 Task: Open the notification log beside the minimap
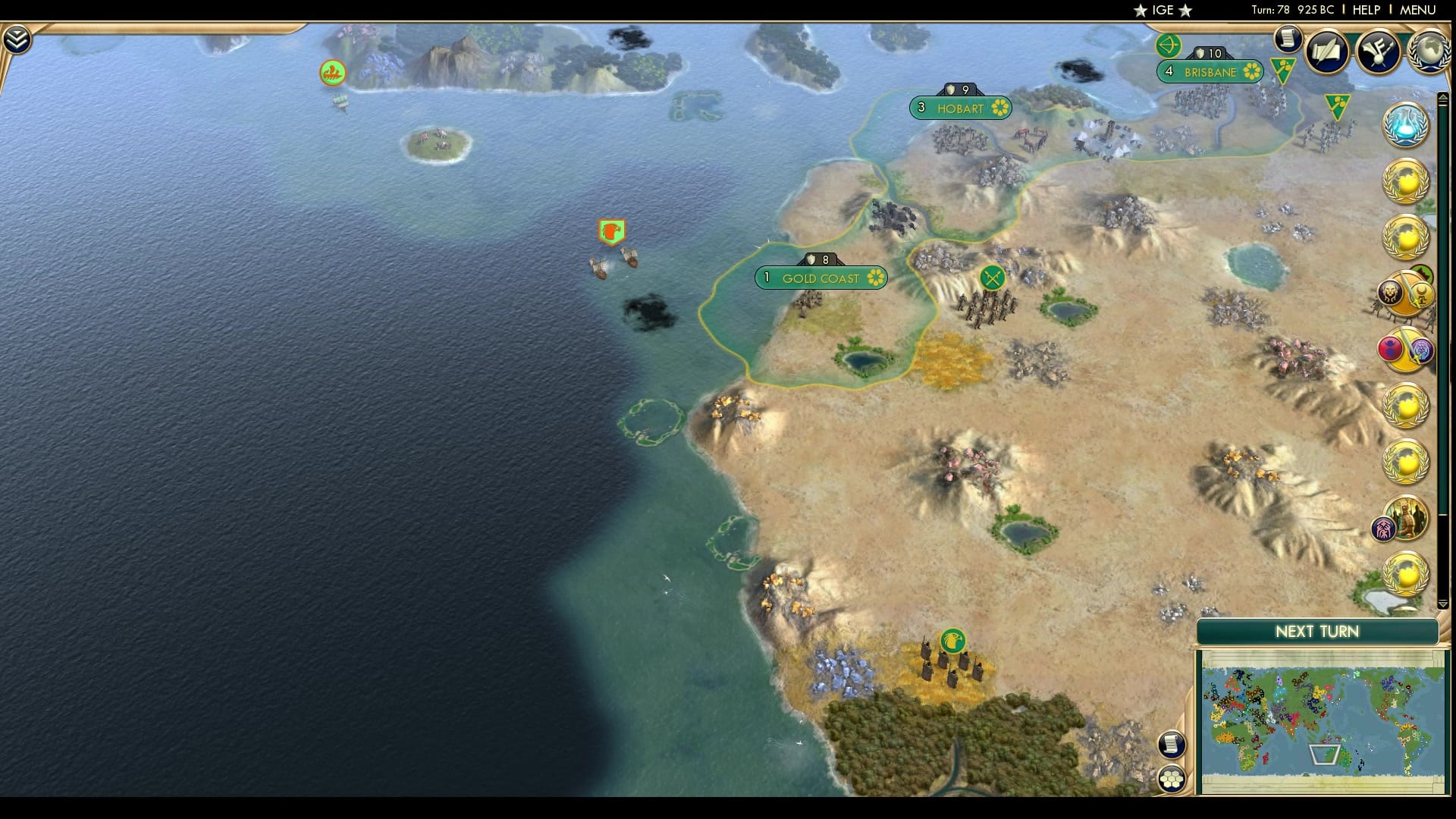click(x=1172, y=744)
